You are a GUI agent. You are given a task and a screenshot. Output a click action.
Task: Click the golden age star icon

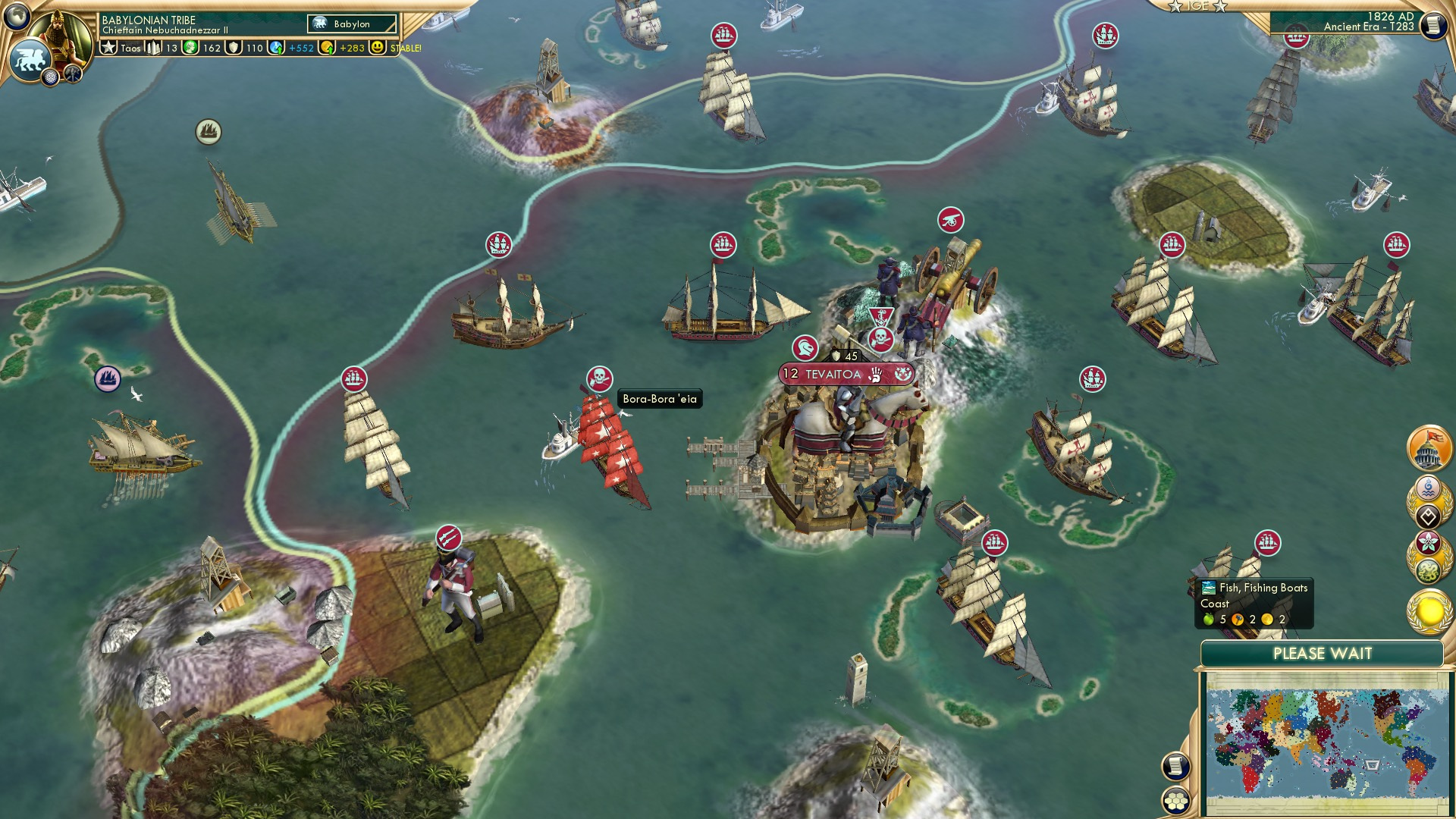[109, 48]
